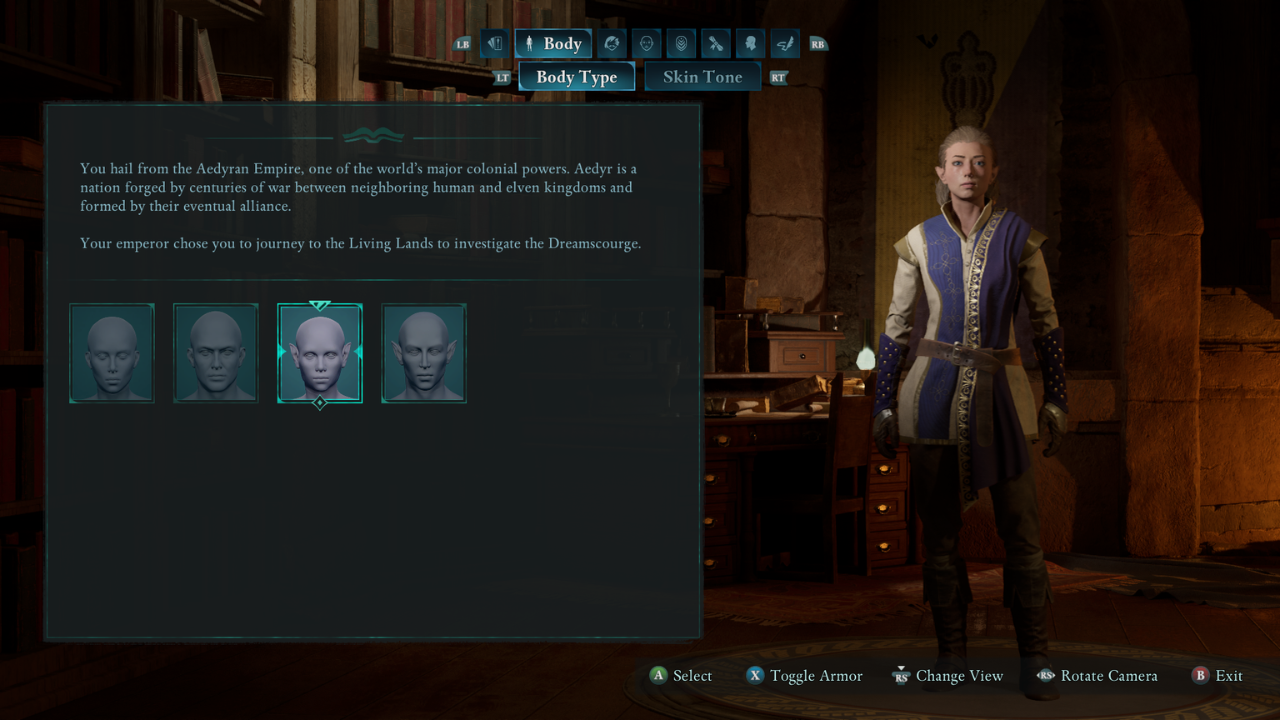Viewport: 1280px width, 720px height.
Task: Open the presets cards tab
Action: (x=494, y=44)
